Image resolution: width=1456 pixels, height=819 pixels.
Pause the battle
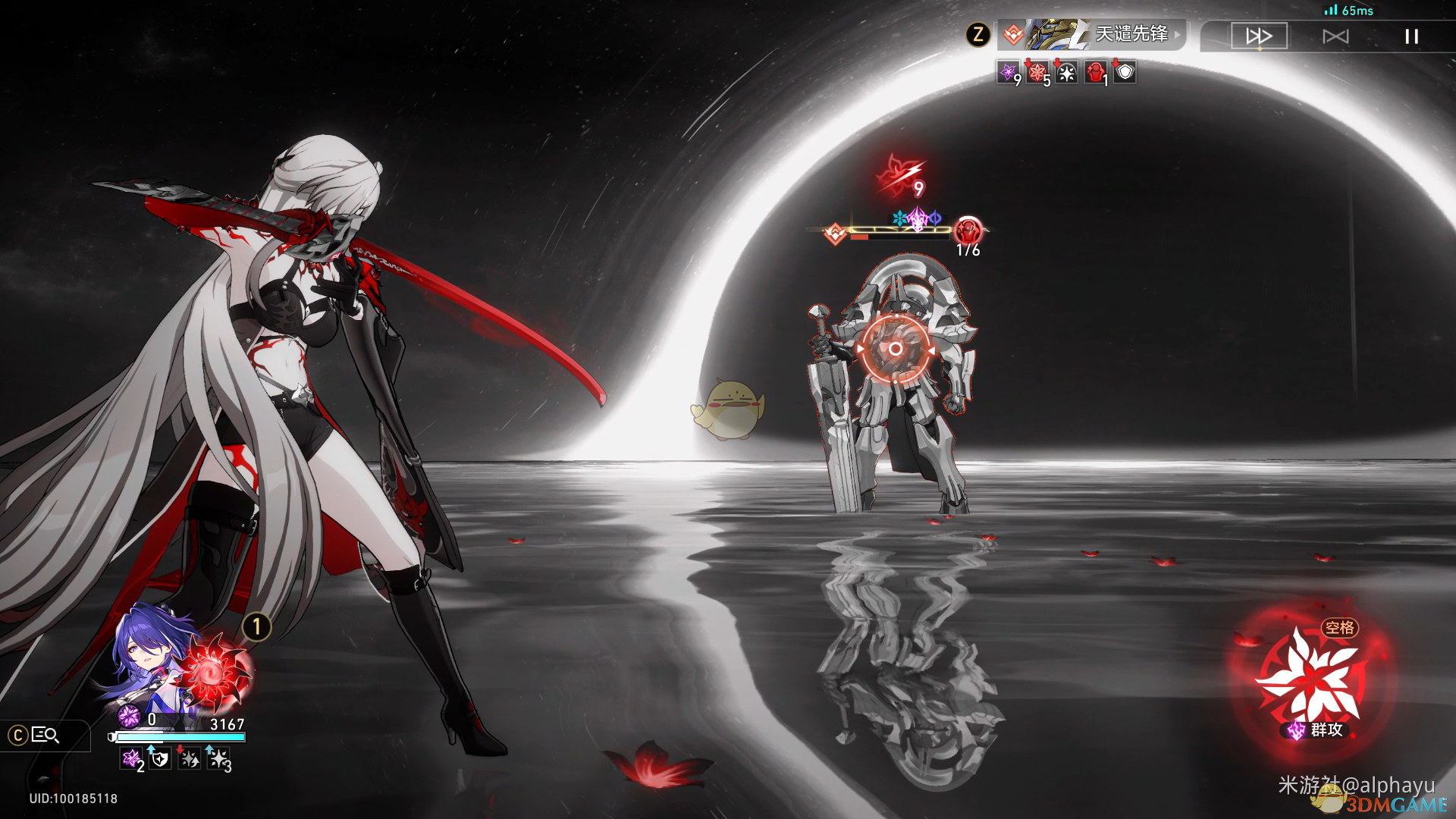(x=1411, y=36)
